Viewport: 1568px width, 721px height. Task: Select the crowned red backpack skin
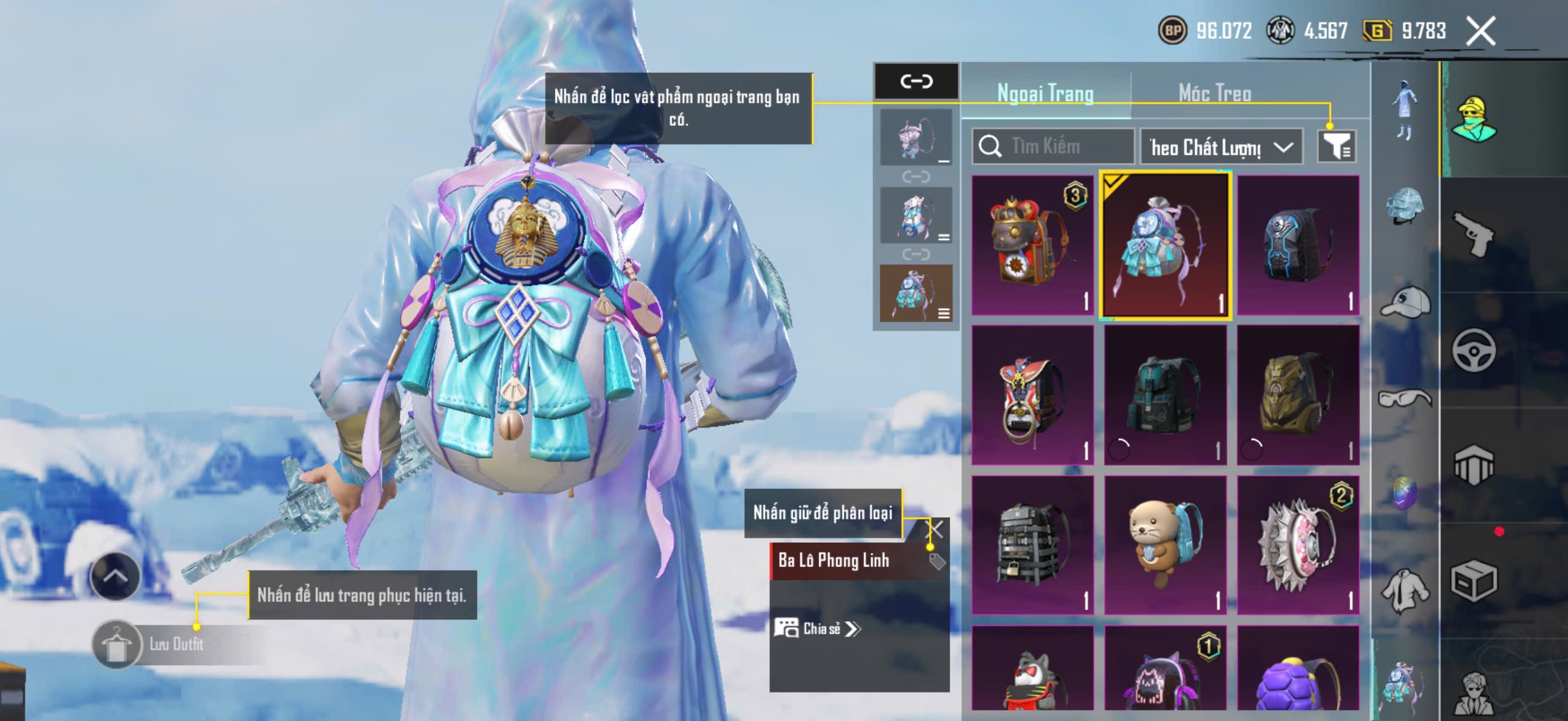1032,245
